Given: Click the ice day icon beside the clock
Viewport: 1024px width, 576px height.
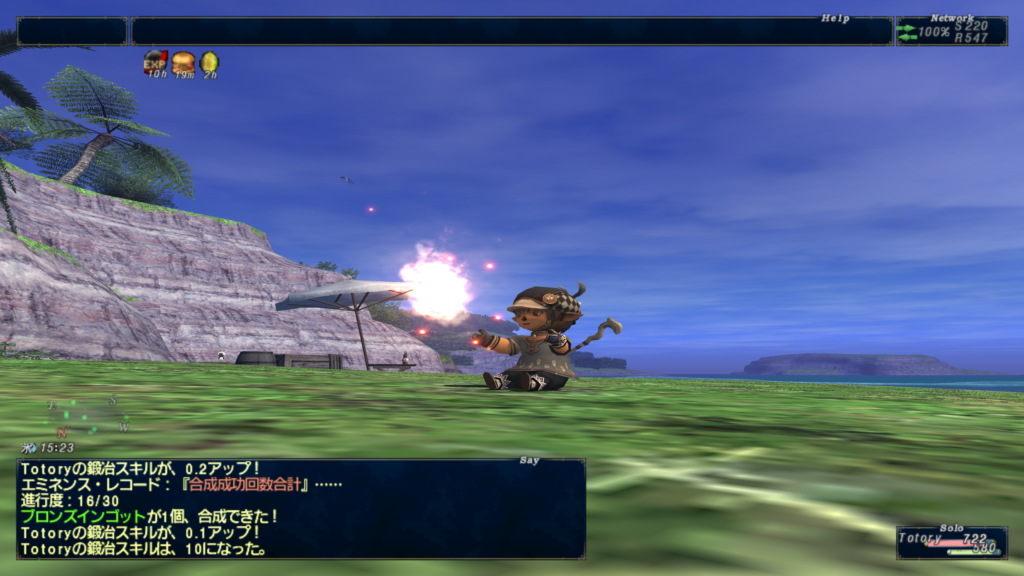Looking at the screenshot, I should (30, 448).
